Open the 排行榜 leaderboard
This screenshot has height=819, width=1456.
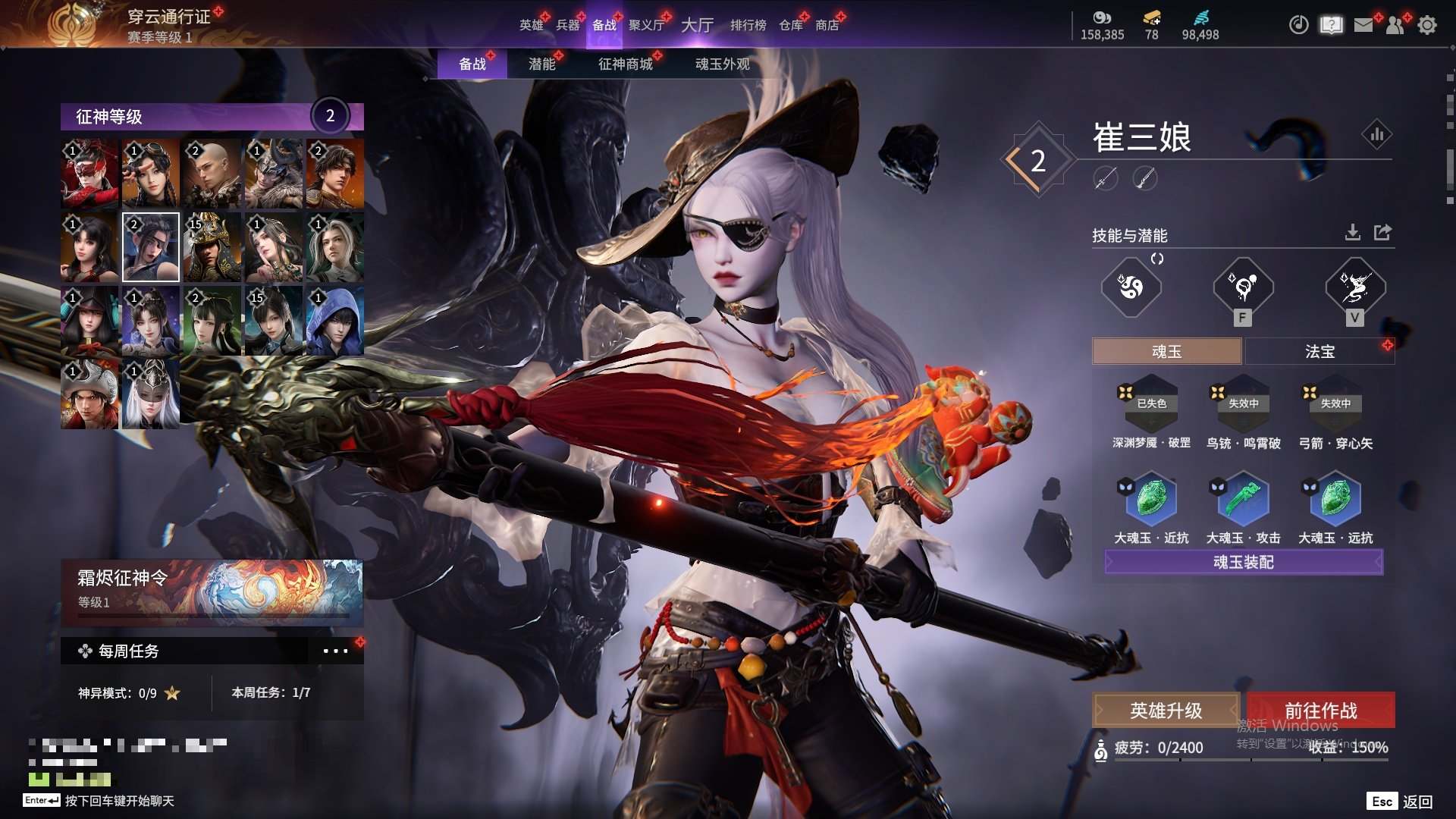748,25
